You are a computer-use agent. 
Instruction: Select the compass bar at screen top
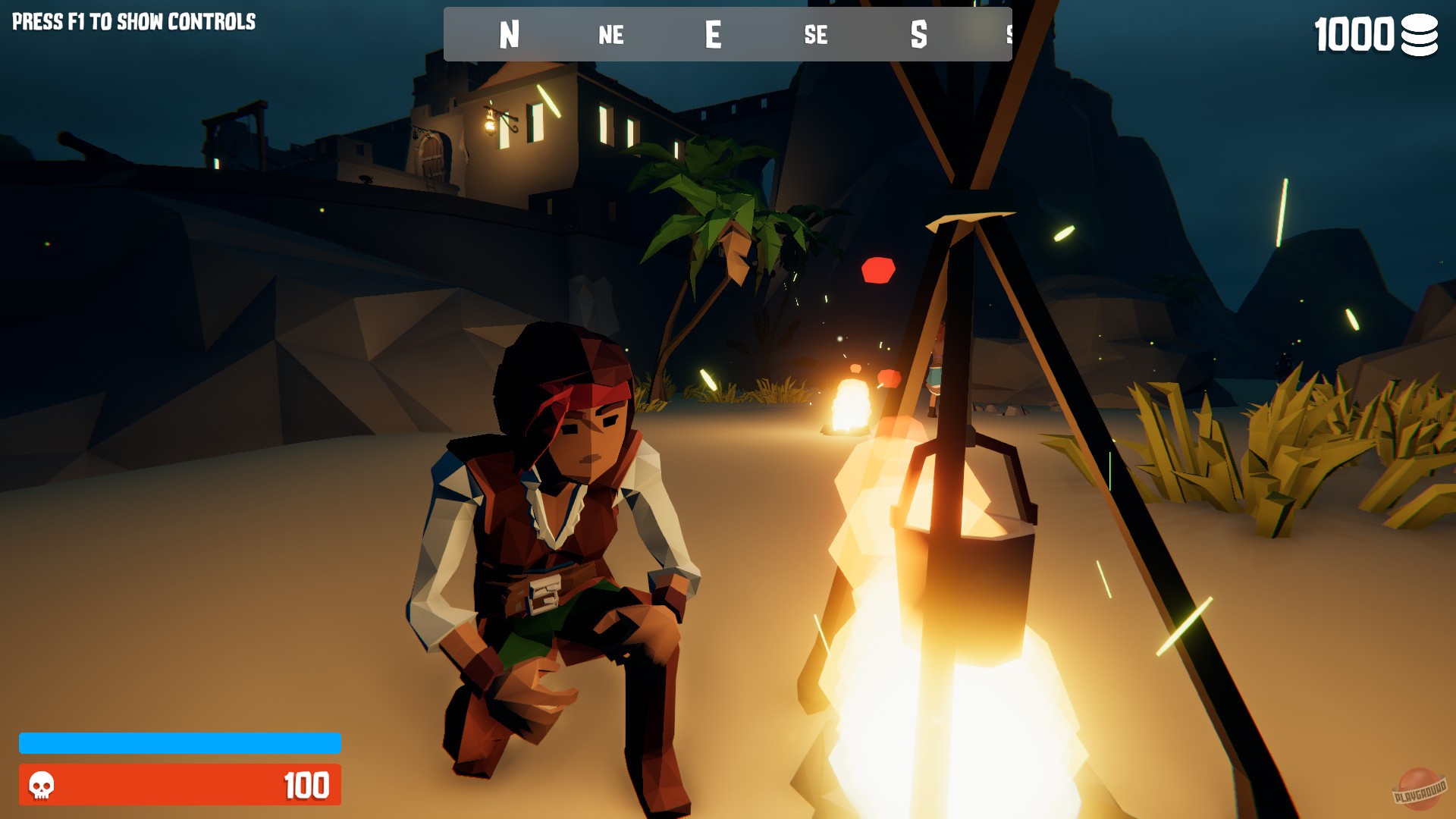point(728,34)
